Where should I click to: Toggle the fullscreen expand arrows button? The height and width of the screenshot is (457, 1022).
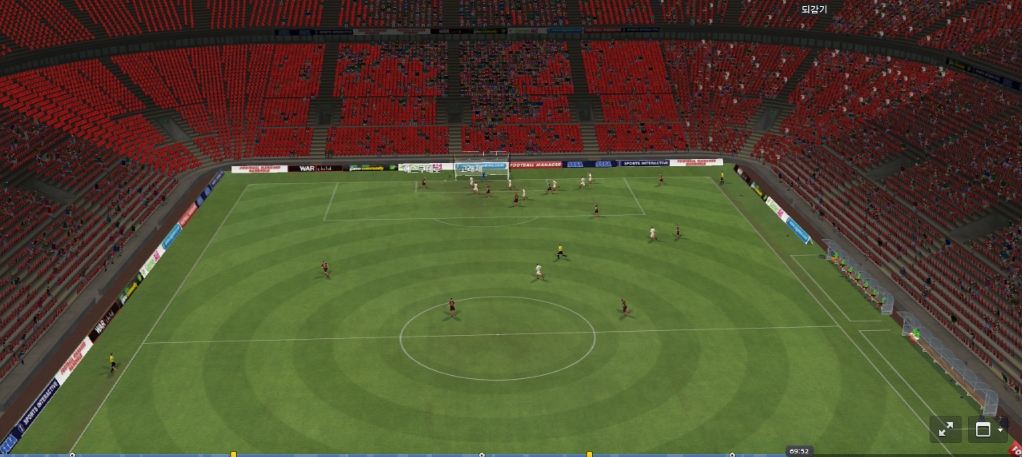coord(945,430)
